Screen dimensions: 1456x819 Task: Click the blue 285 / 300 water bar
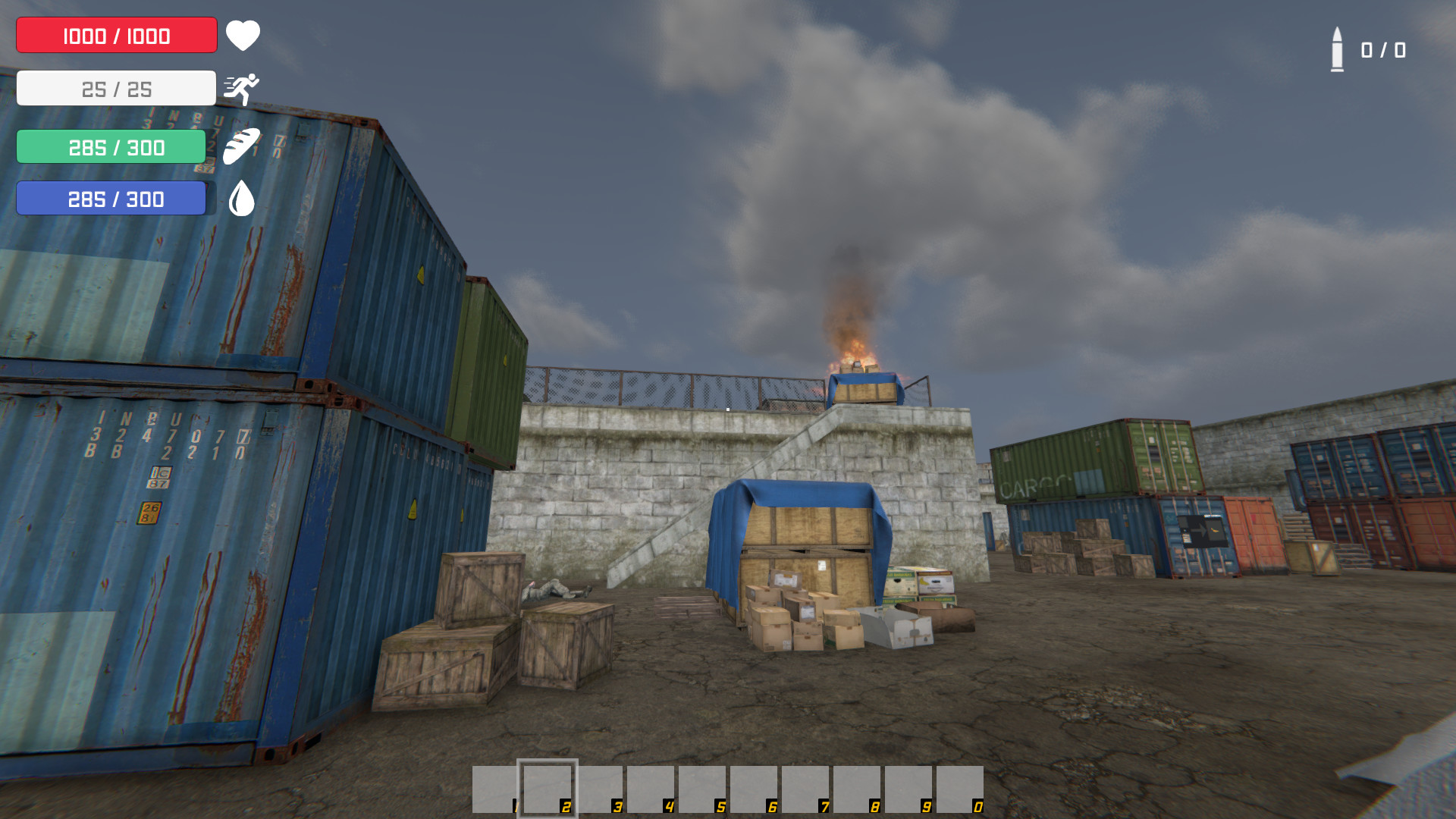tap(111, 198)
